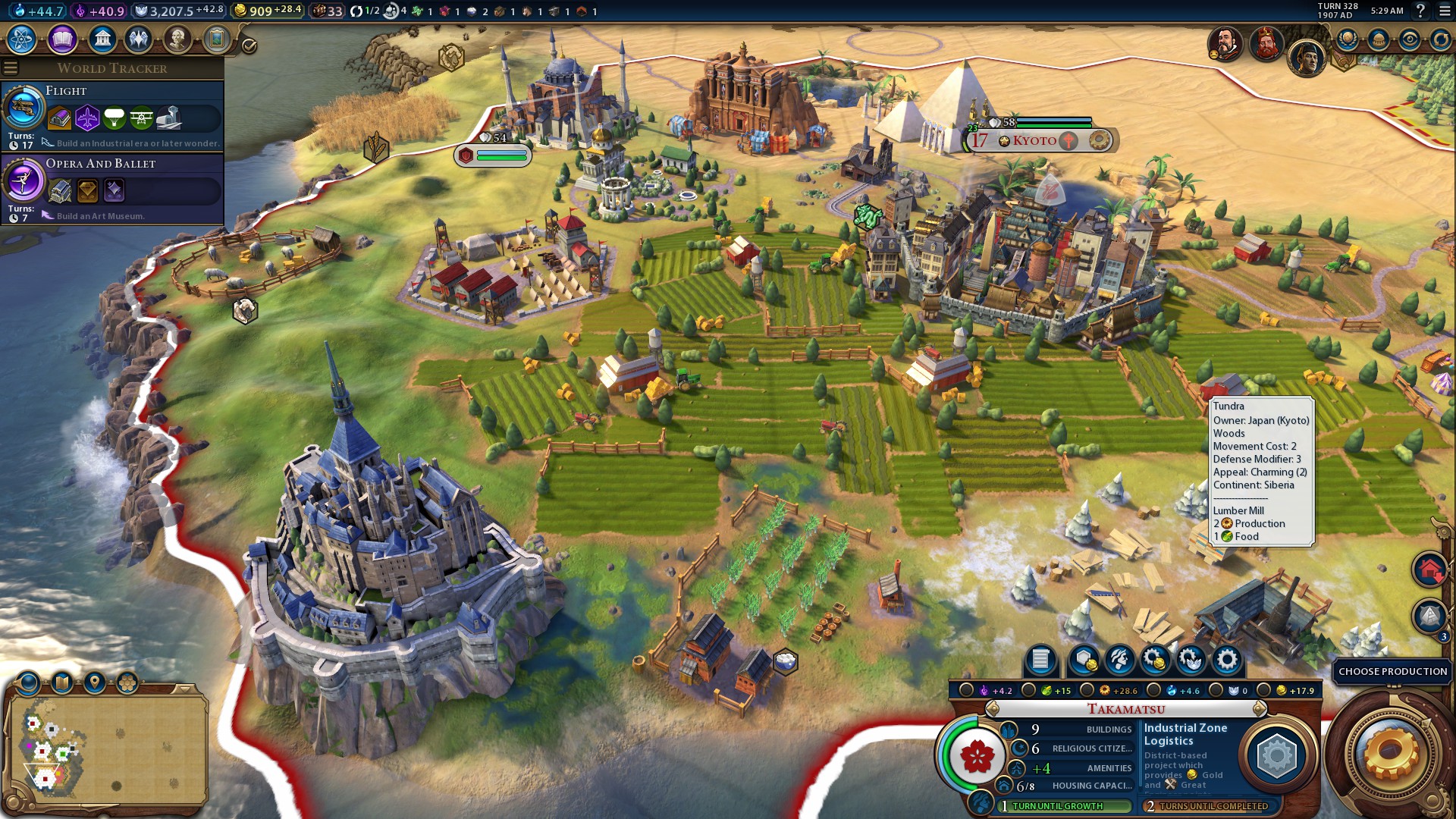Open city details list icon

click(1040, 661)
